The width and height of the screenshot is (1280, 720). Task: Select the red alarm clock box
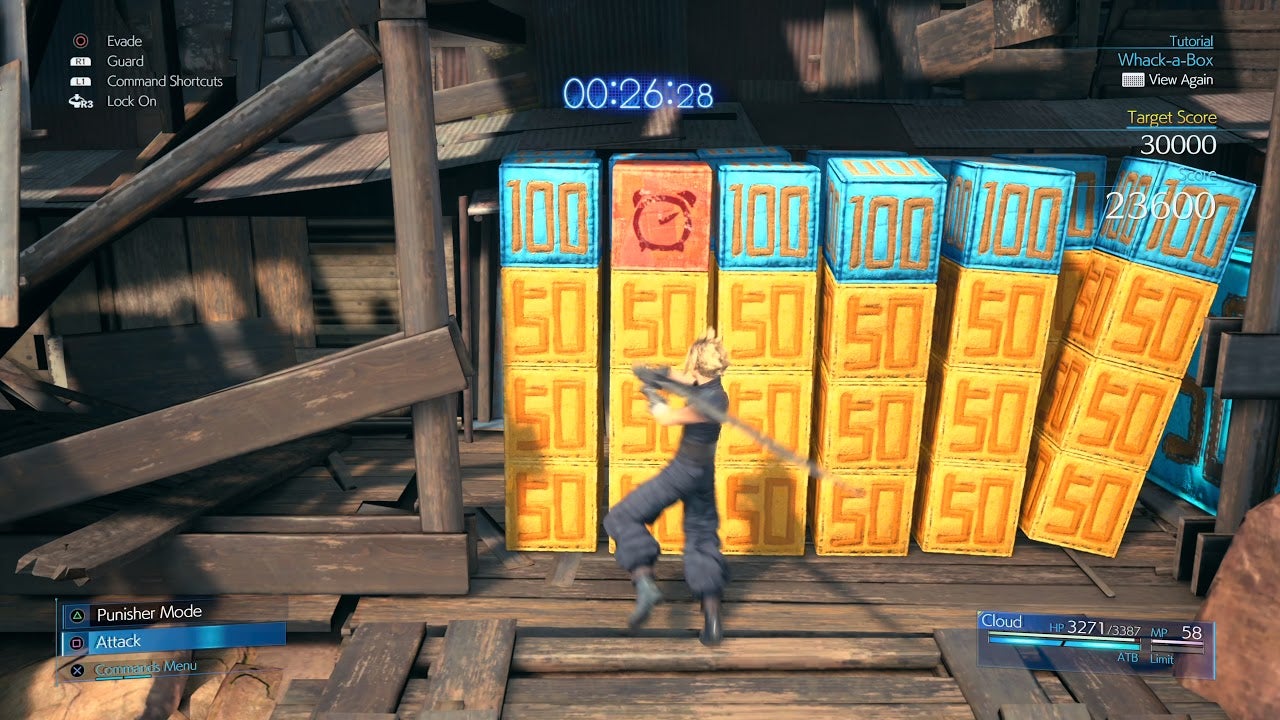click(x=660, y=213)
